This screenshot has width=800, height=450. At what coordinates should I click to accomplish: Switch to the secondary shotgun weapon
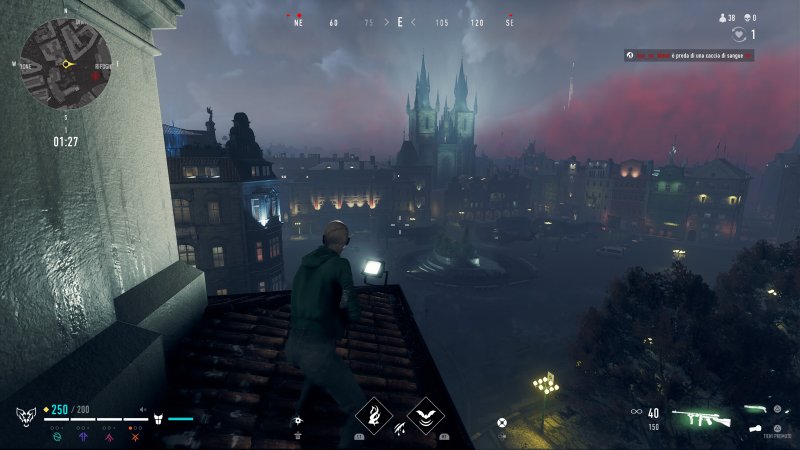762,408
